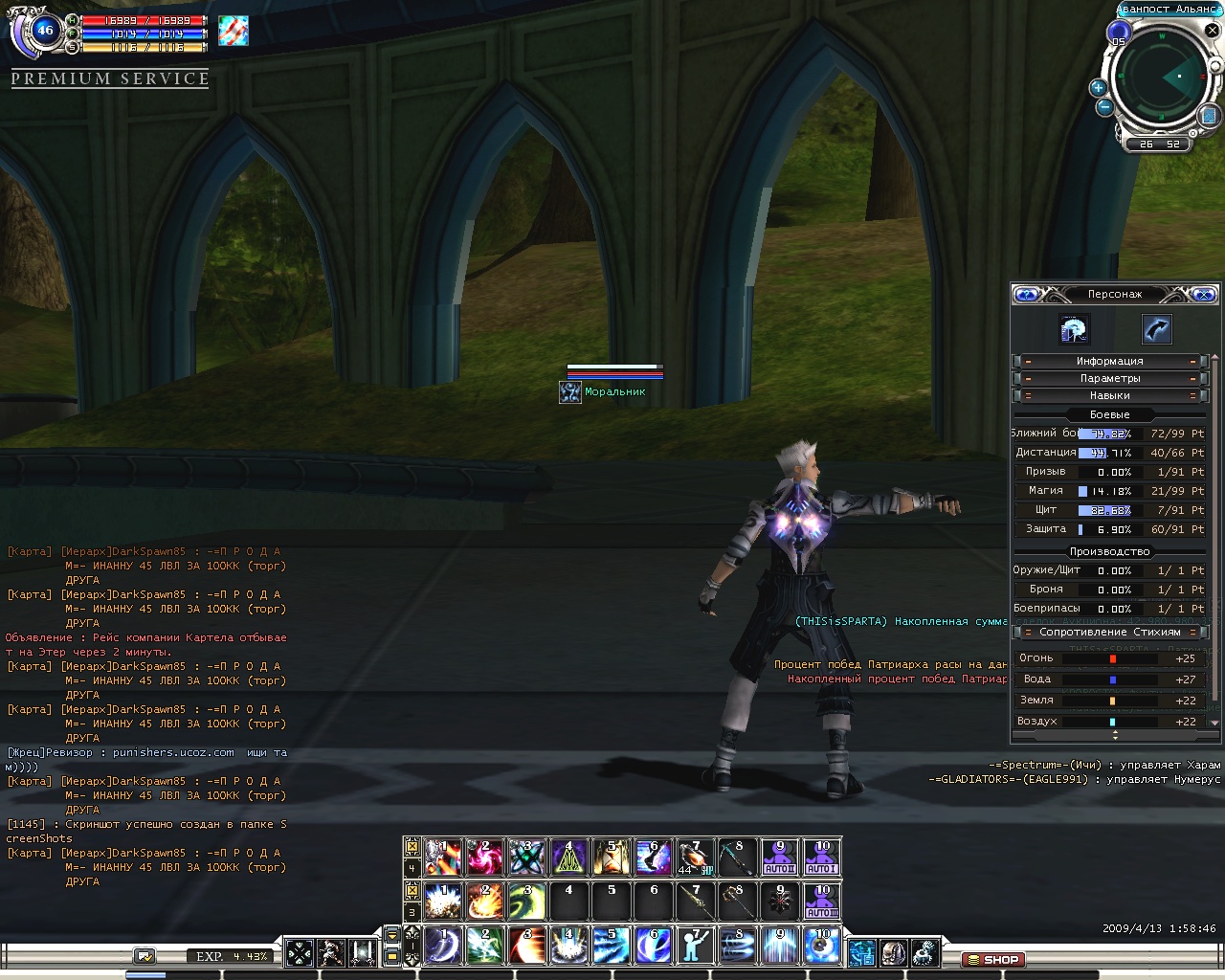Toggle the Параметры section header

[1109, 379]
